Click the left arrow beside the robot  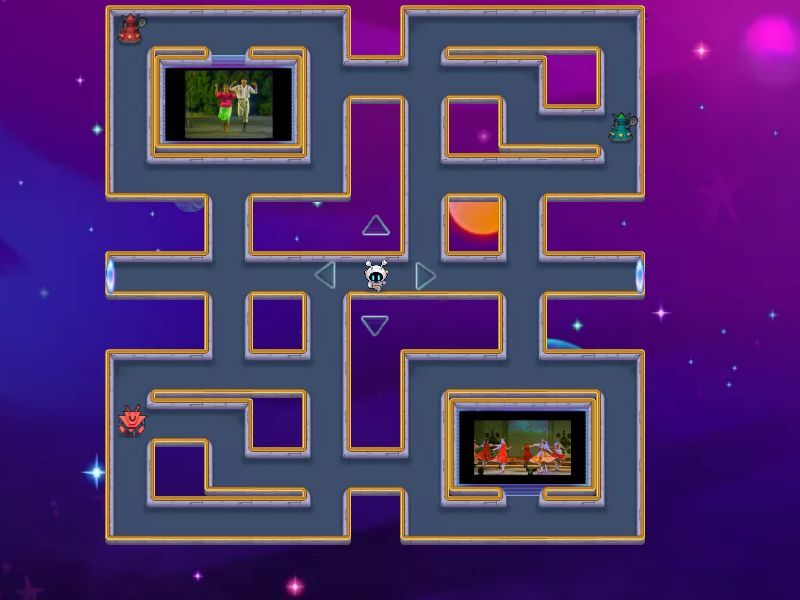pos(325,275)
